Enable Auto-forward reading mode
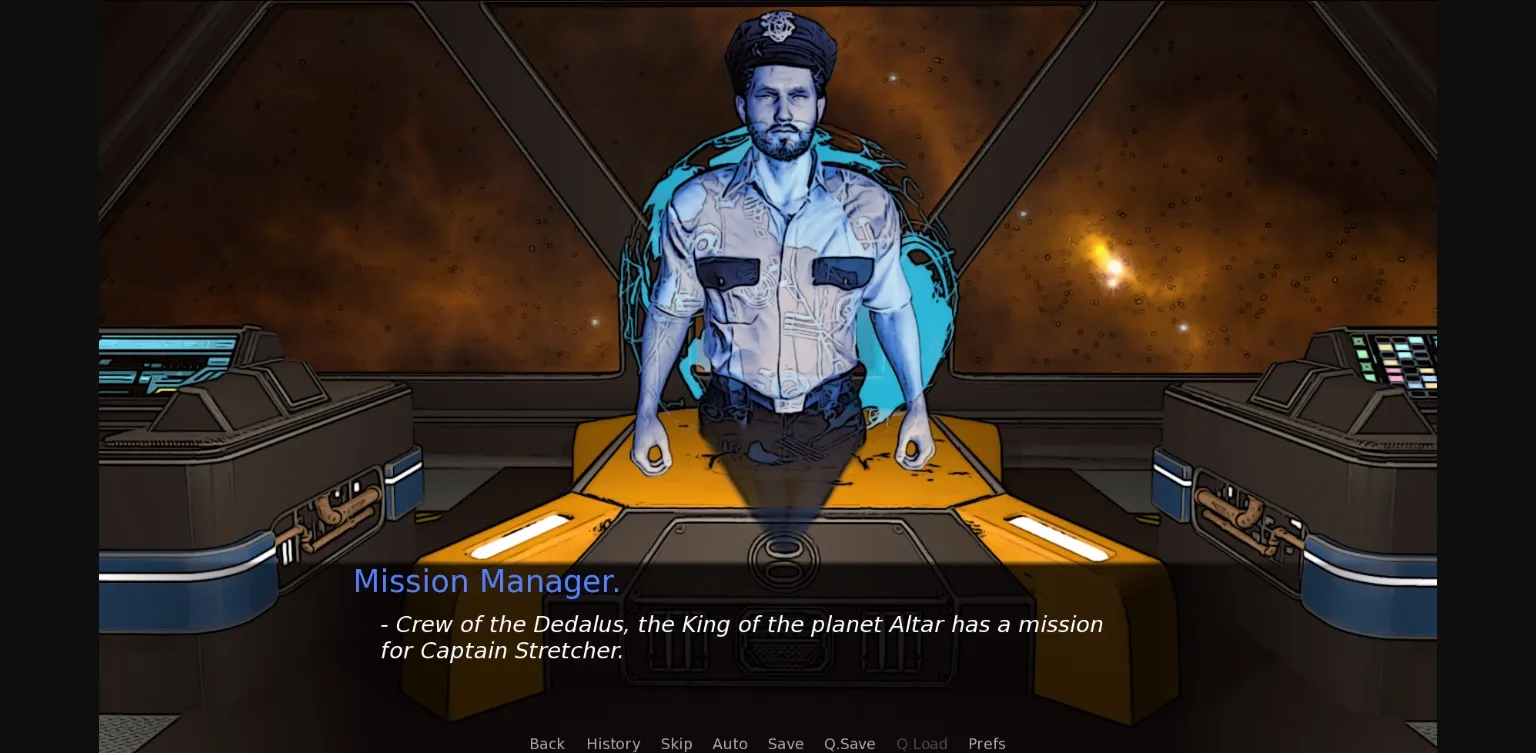This screenshot has width=1536, height=753. pos(730,744)
